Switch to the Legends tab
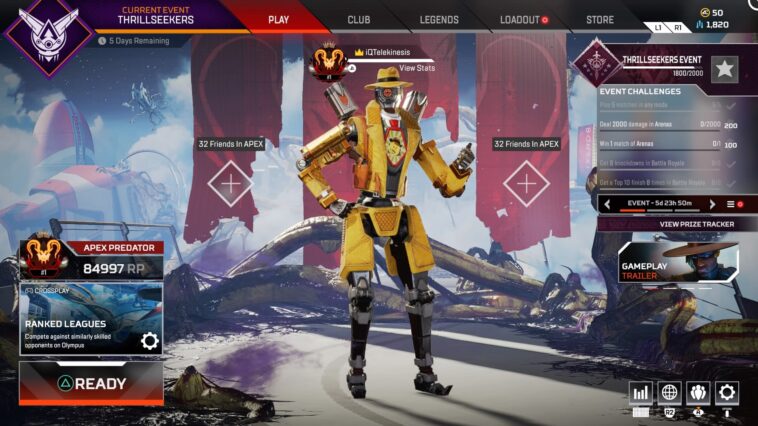Viewport: 758px width, 426px height. [439, 20]
